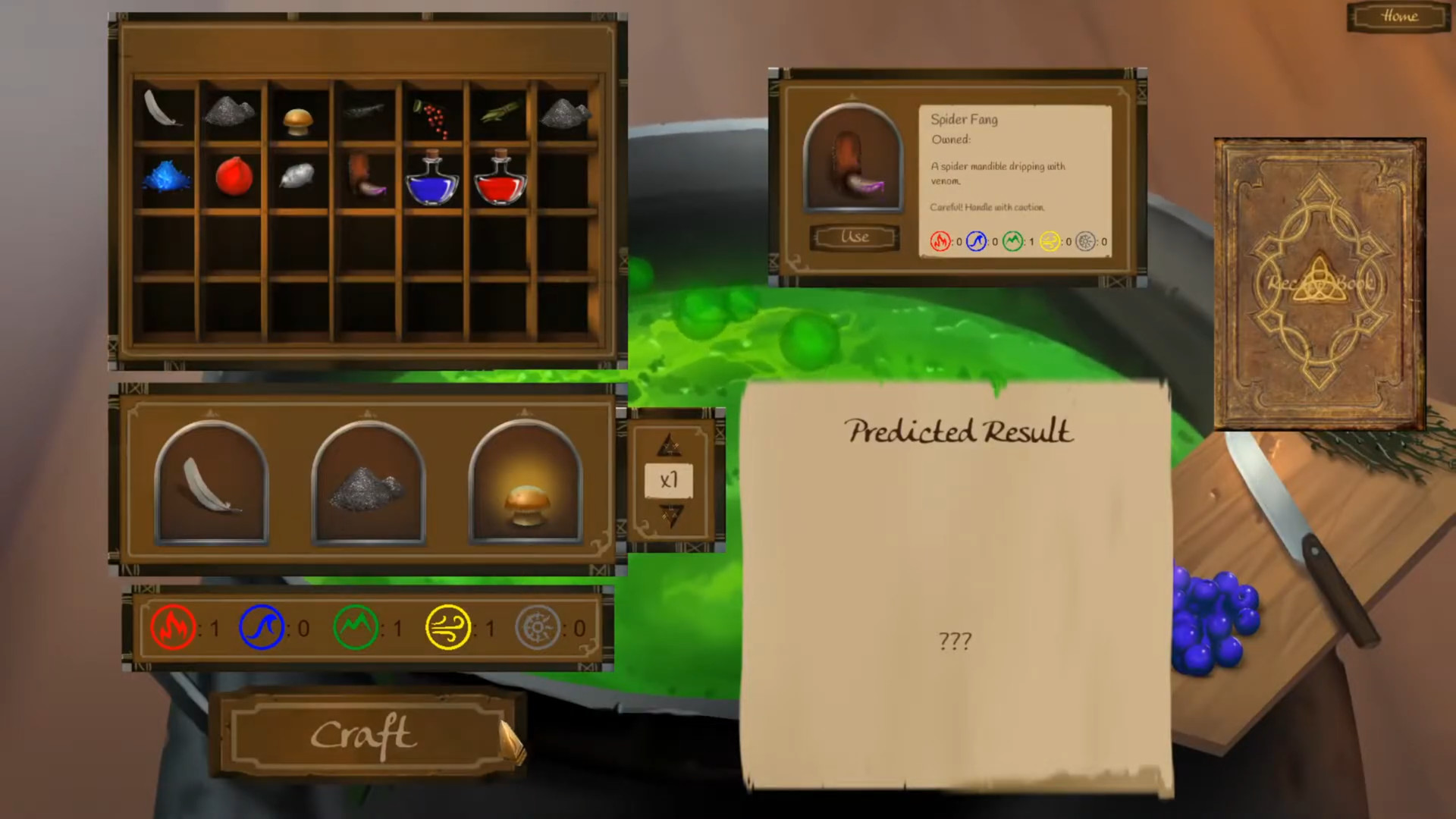Image resolution: width=1456 pixels, height=819 pixels.
Task: Click the water element icon on the elements bar
Action: pyautogui.click(x=262, y=627)
